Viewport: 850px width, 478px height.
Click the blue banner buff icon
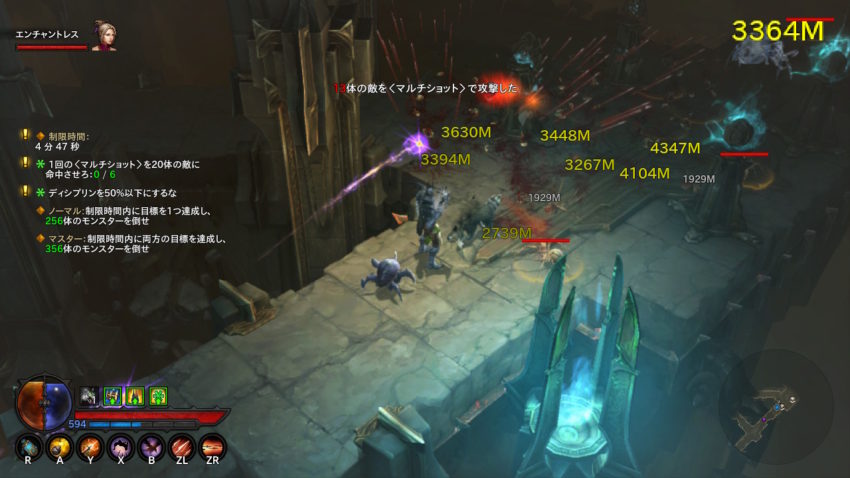pos(112,397)
